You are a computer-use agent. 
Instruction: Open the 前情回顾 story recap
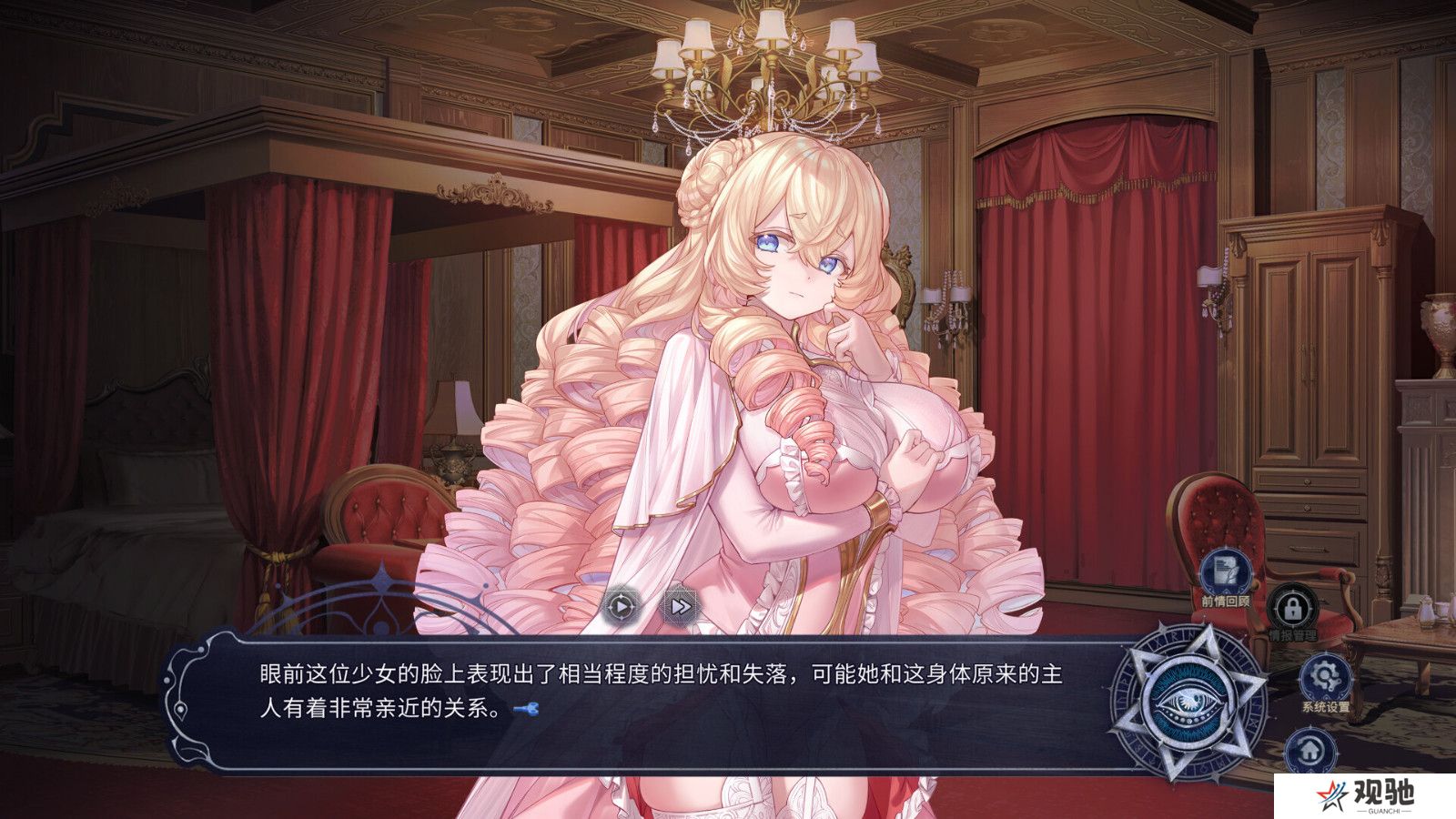click(1225, 571)
